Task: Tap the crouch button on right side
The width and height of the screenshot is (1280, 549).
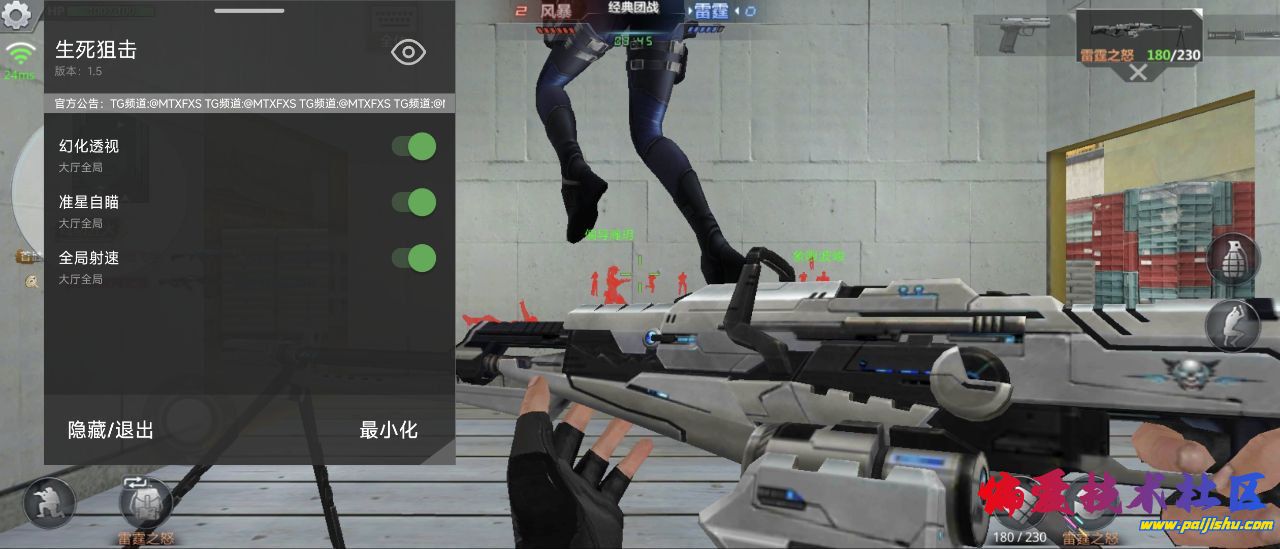Action: point(1232,326)
